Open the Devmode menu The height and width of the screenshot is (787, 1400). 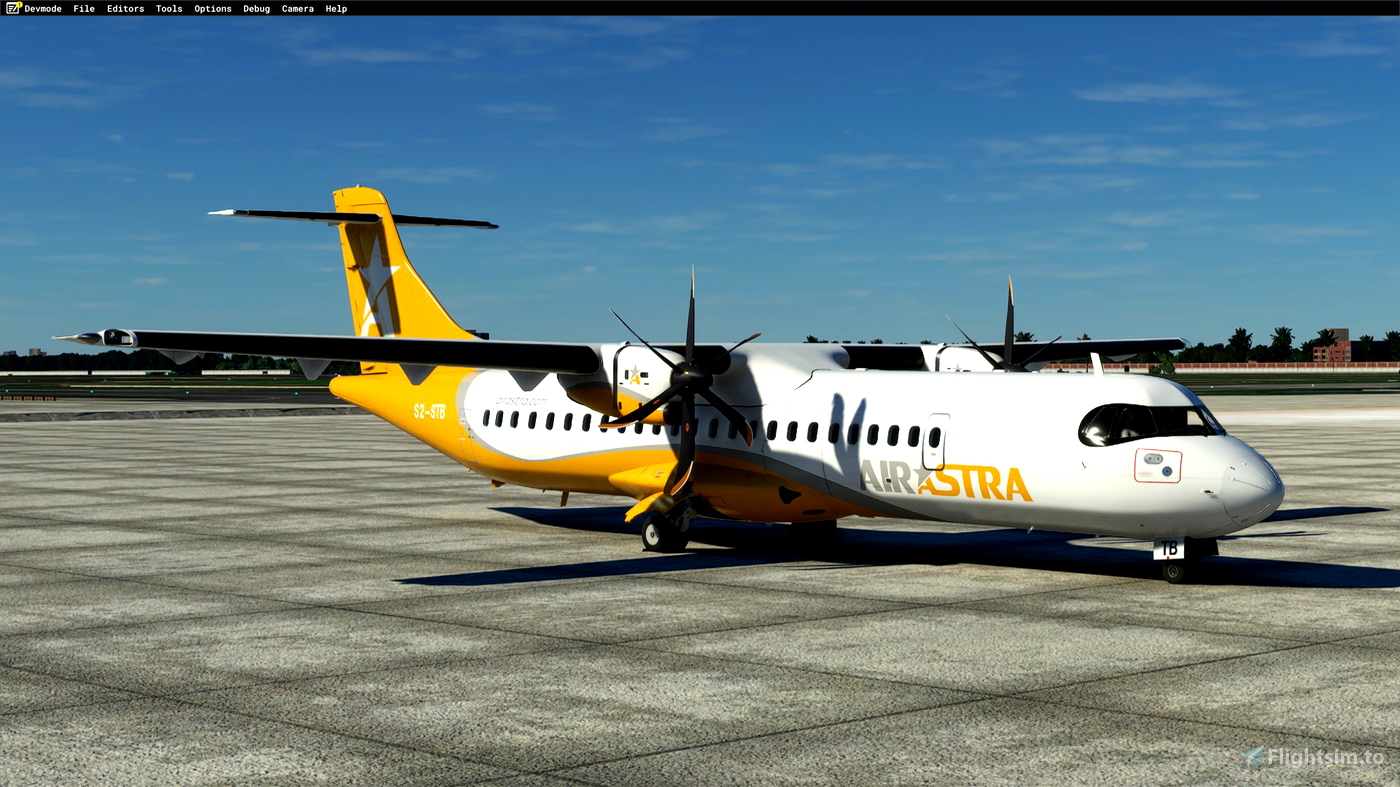click(x=41, y=8)
